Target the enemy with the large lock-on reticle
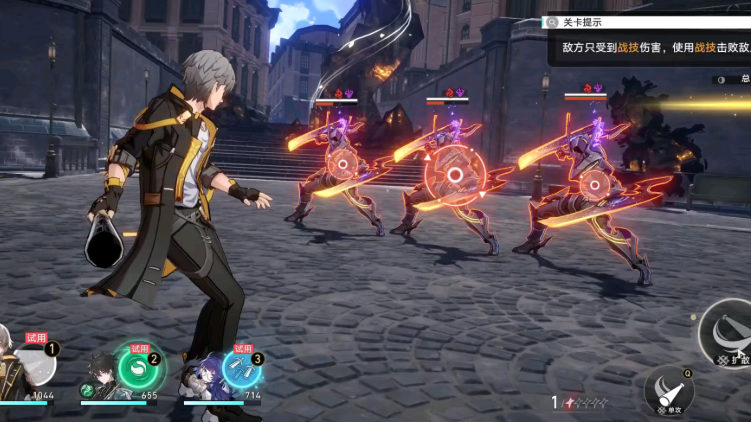 tap(454, 176)
